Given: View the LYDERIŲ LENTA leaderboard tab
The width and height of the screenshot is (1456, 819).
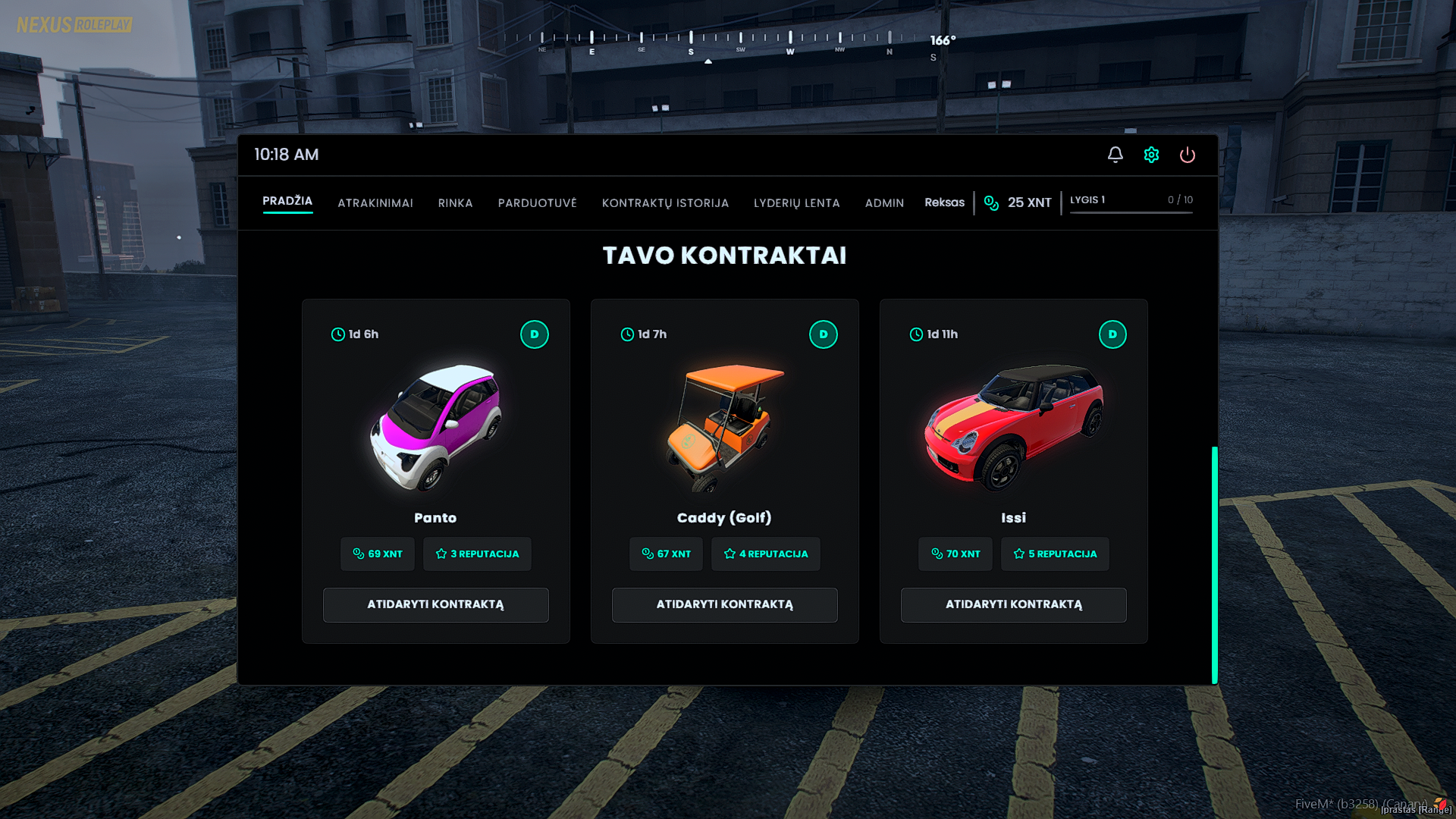Looking at the screenshot, I should tap(796, 203).
